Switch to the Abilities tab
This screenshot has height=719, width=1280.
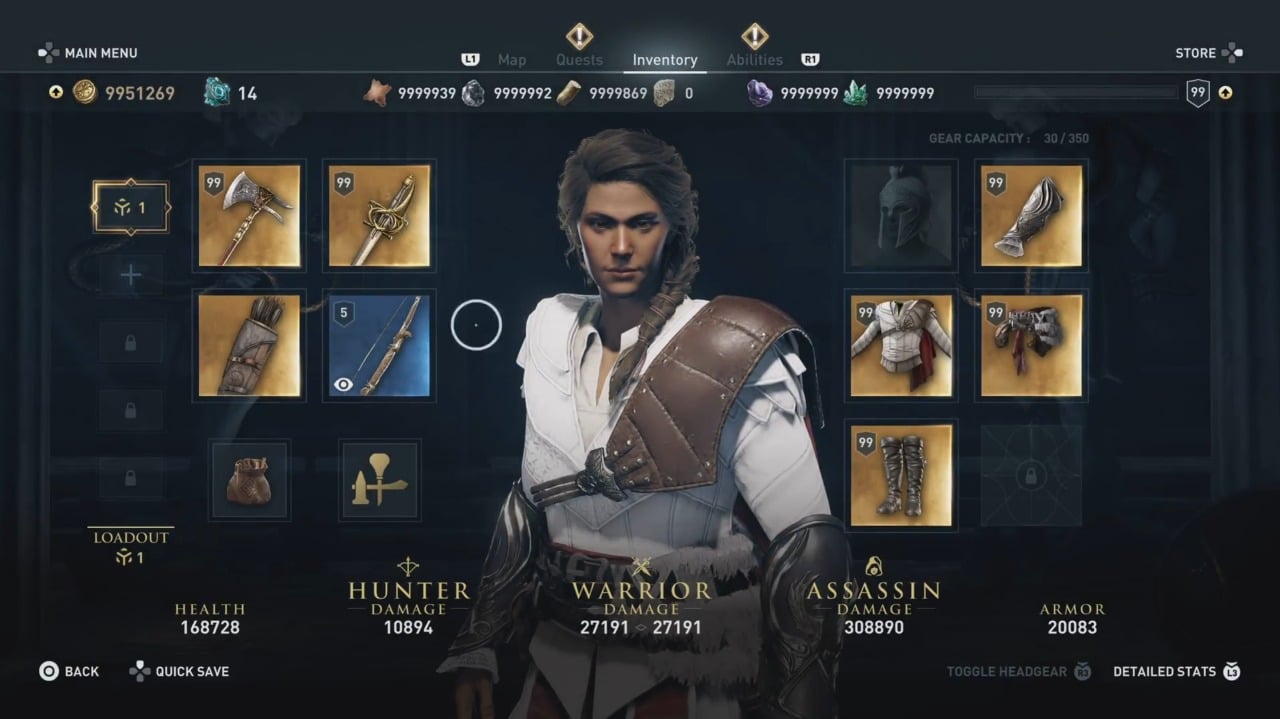pyautogui.click(x=754, y=60)
